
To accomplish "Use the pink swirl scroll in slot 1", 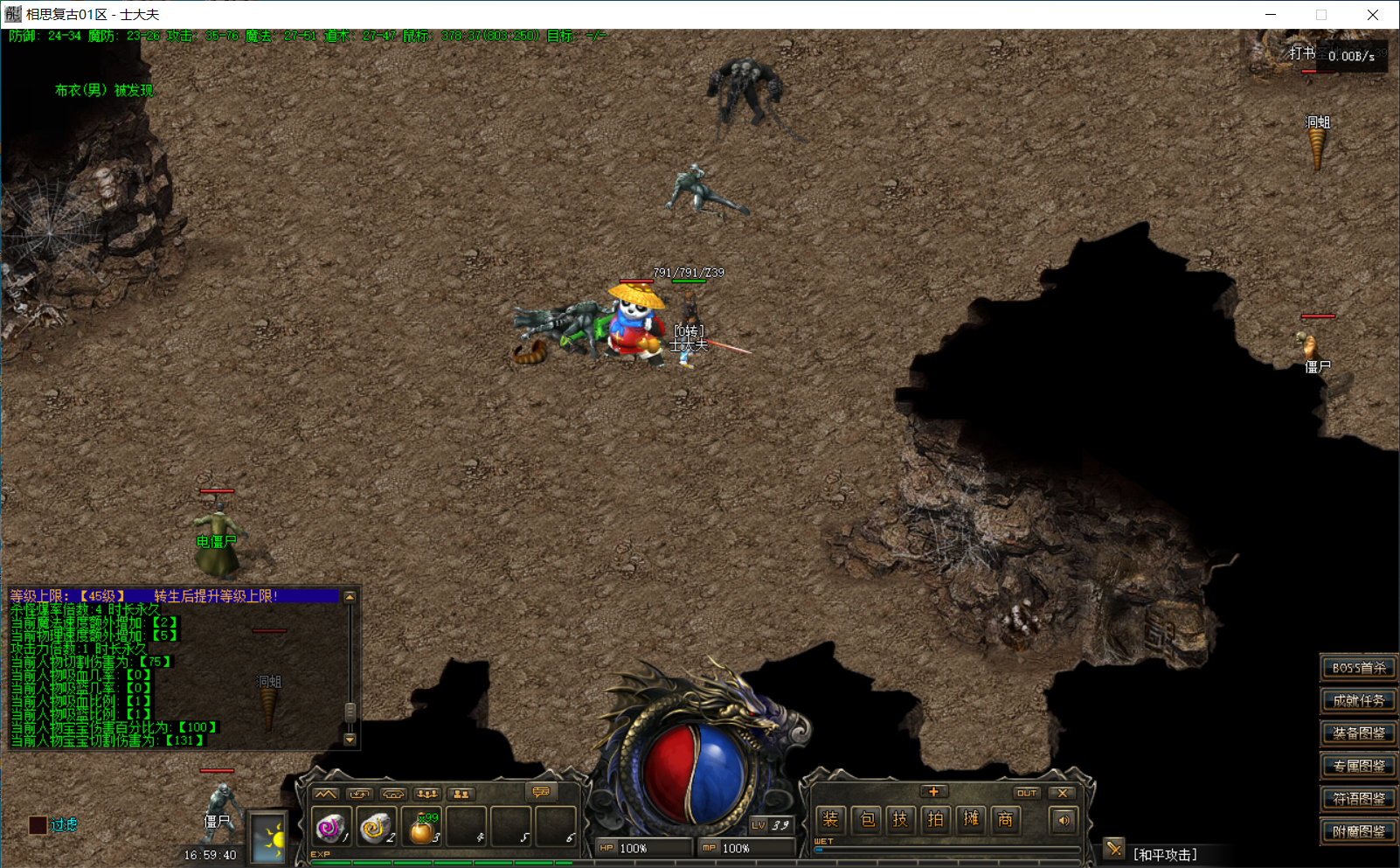I will click(x=330, y=827).
